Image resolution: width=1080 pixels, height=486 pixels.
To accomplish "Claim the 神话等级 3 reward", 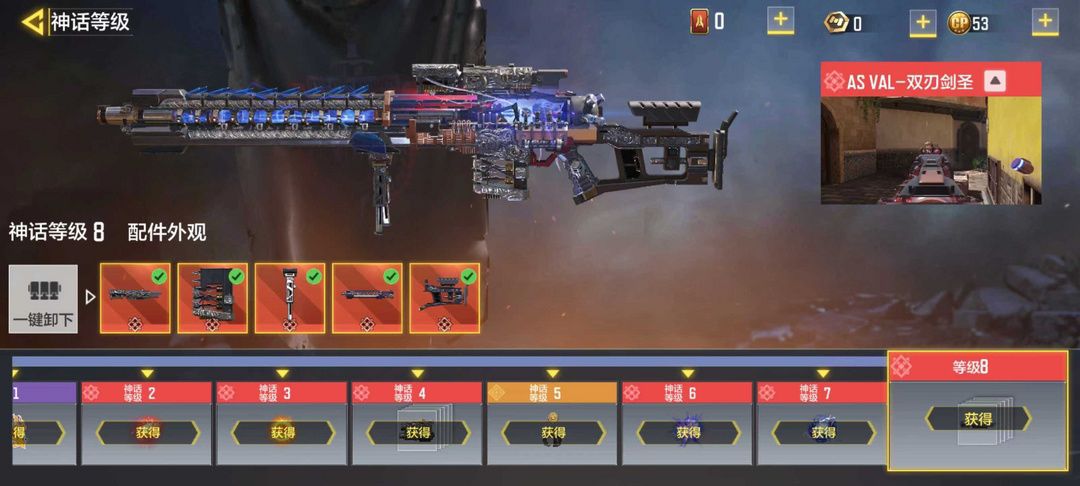I will point(282,433).
